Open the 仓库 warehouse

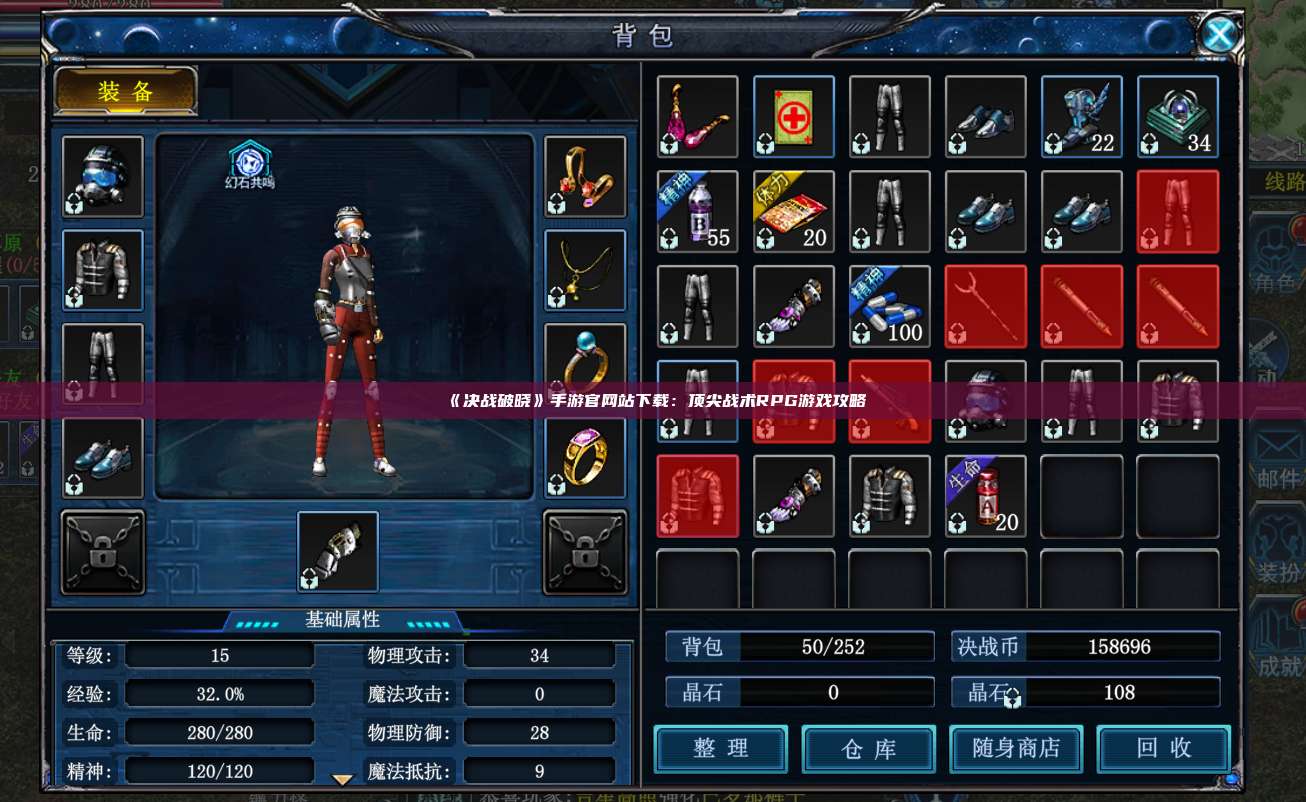pyautogui.click(x=868, y=748)
